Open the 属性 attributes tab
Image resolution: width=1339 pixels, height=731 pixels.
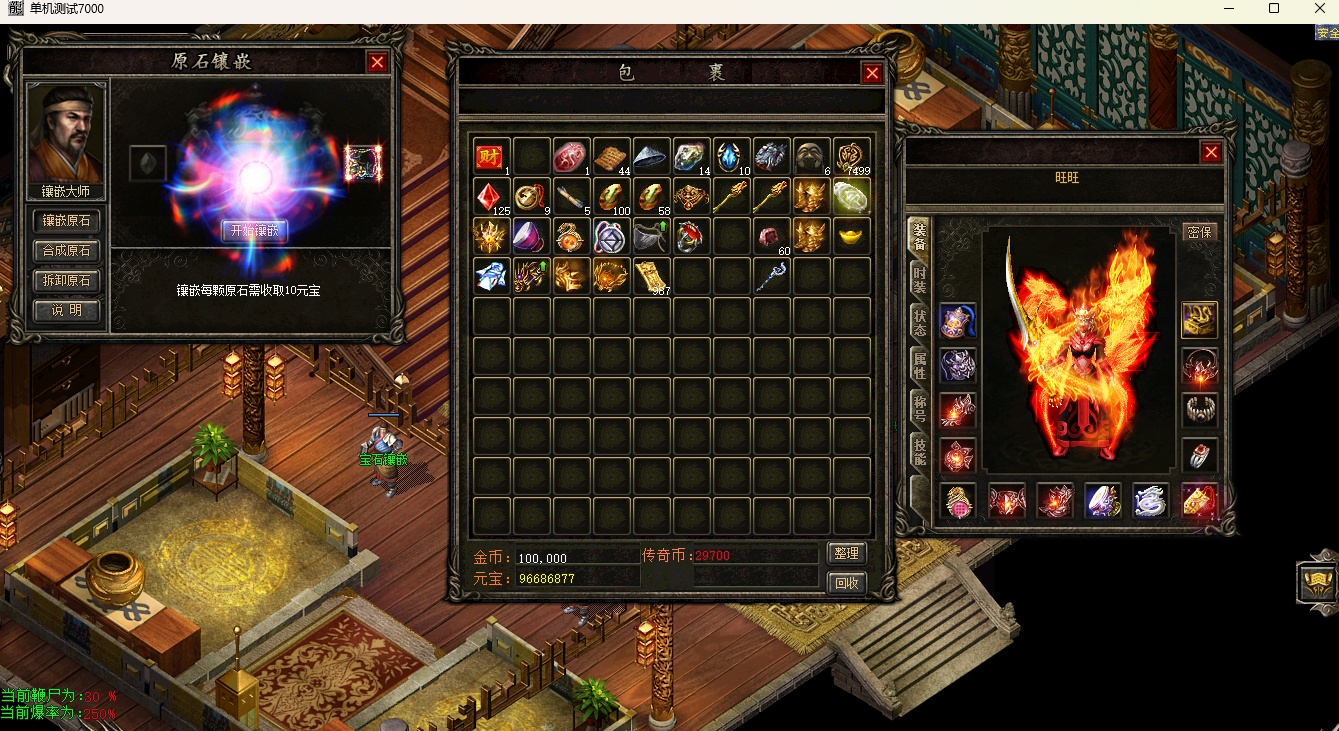click(x=918, y=366)
